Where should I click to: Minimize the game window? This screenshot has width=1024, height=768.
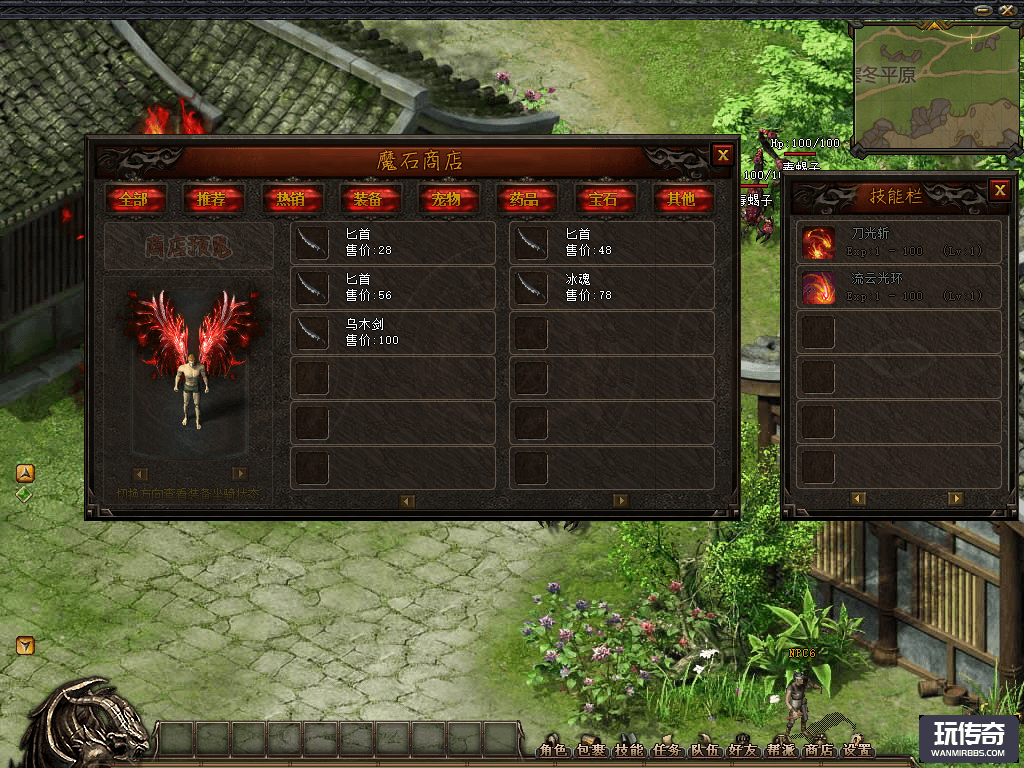tap(983, 9)
